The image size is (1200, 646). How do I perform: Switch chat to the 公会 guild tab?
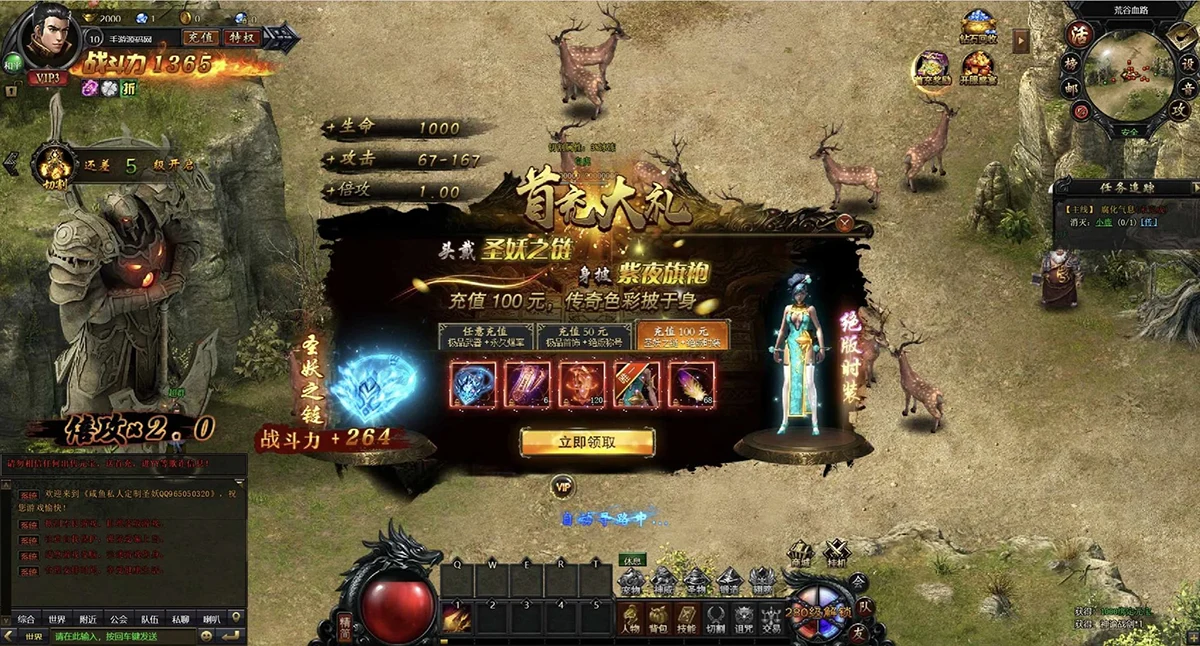coord(119,619)
